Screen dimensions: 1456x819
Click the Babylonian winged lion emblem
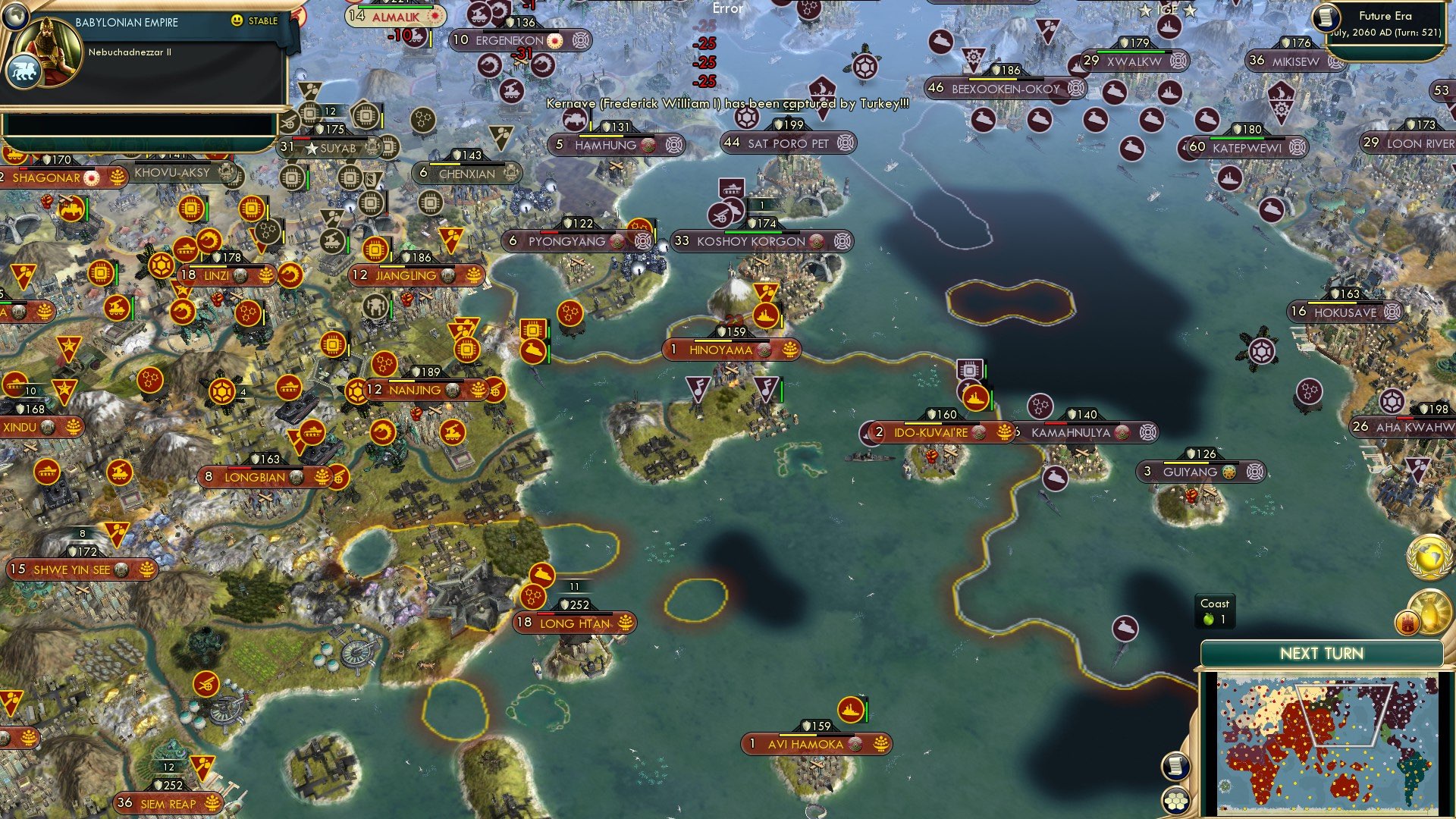pyautogui.click(x=23, y=72)
